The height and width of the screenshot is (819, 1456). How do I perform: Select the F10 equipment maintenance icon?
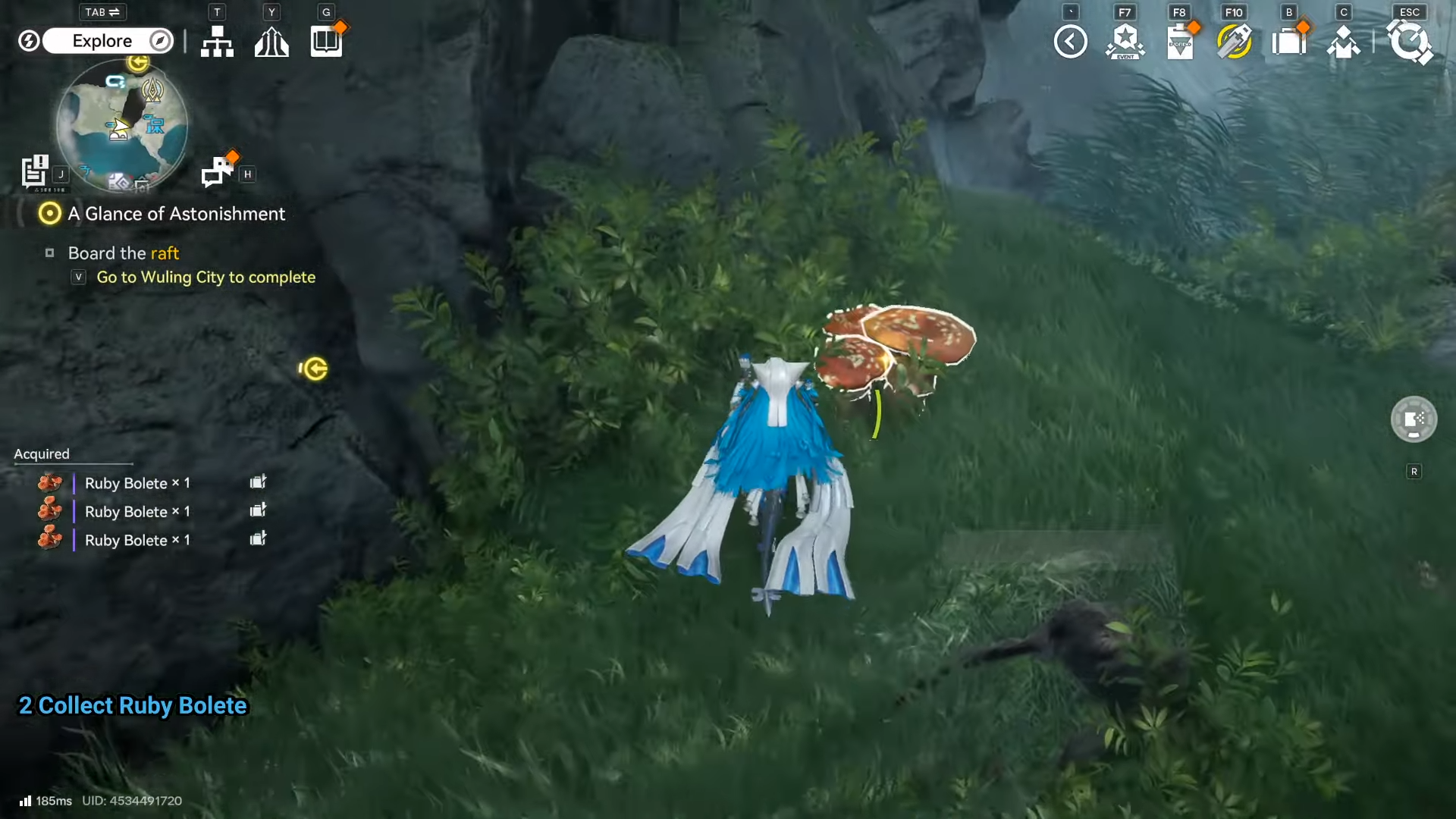coord(1235,41)
